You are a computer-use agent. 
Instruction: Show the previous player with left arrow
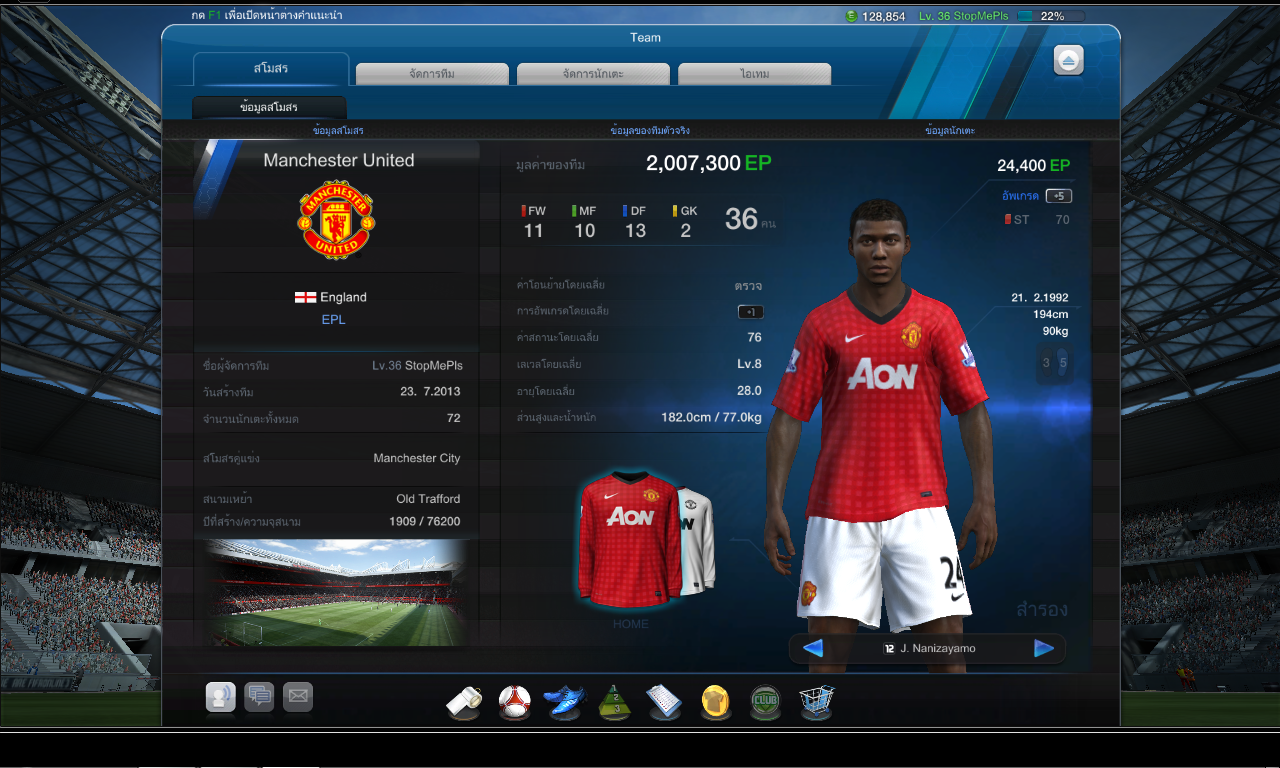(813, 648)
